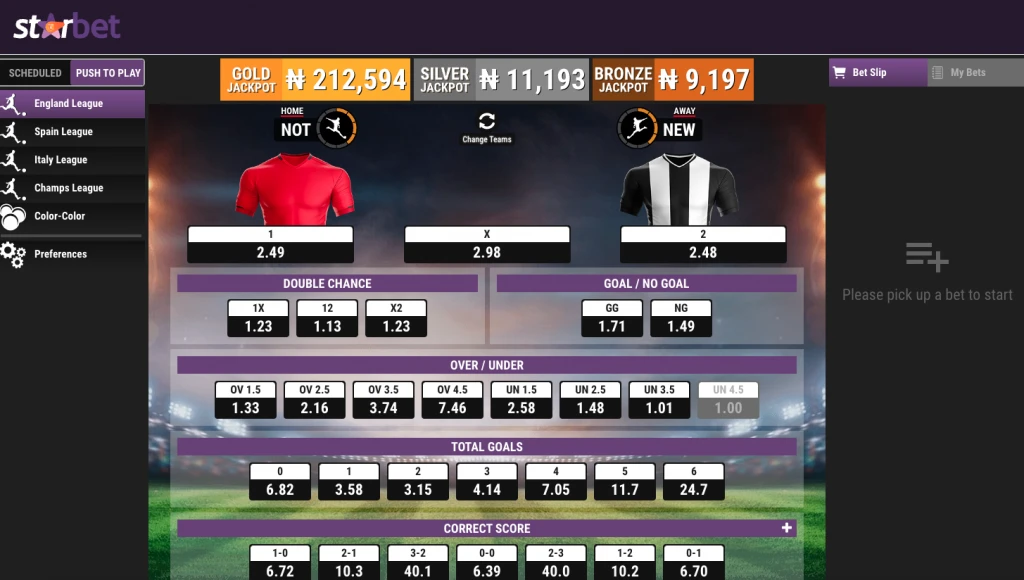The height and width of the screenshot is (580, 1024).
Task: Pick the NG bet at 1.49
Action: (681, 319)
